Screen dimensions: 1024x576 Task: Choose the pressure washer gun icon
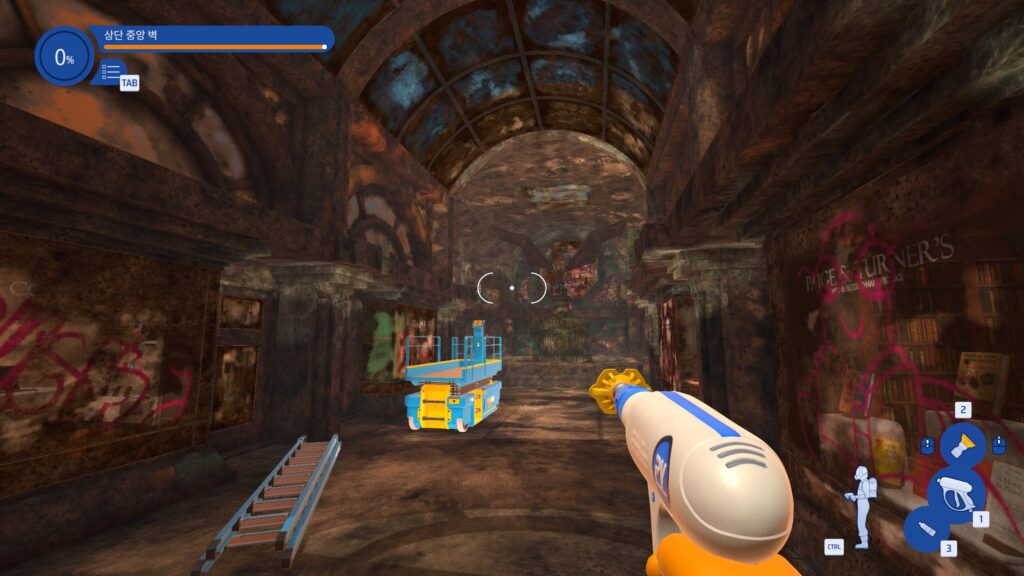click(x=956, y=492)
